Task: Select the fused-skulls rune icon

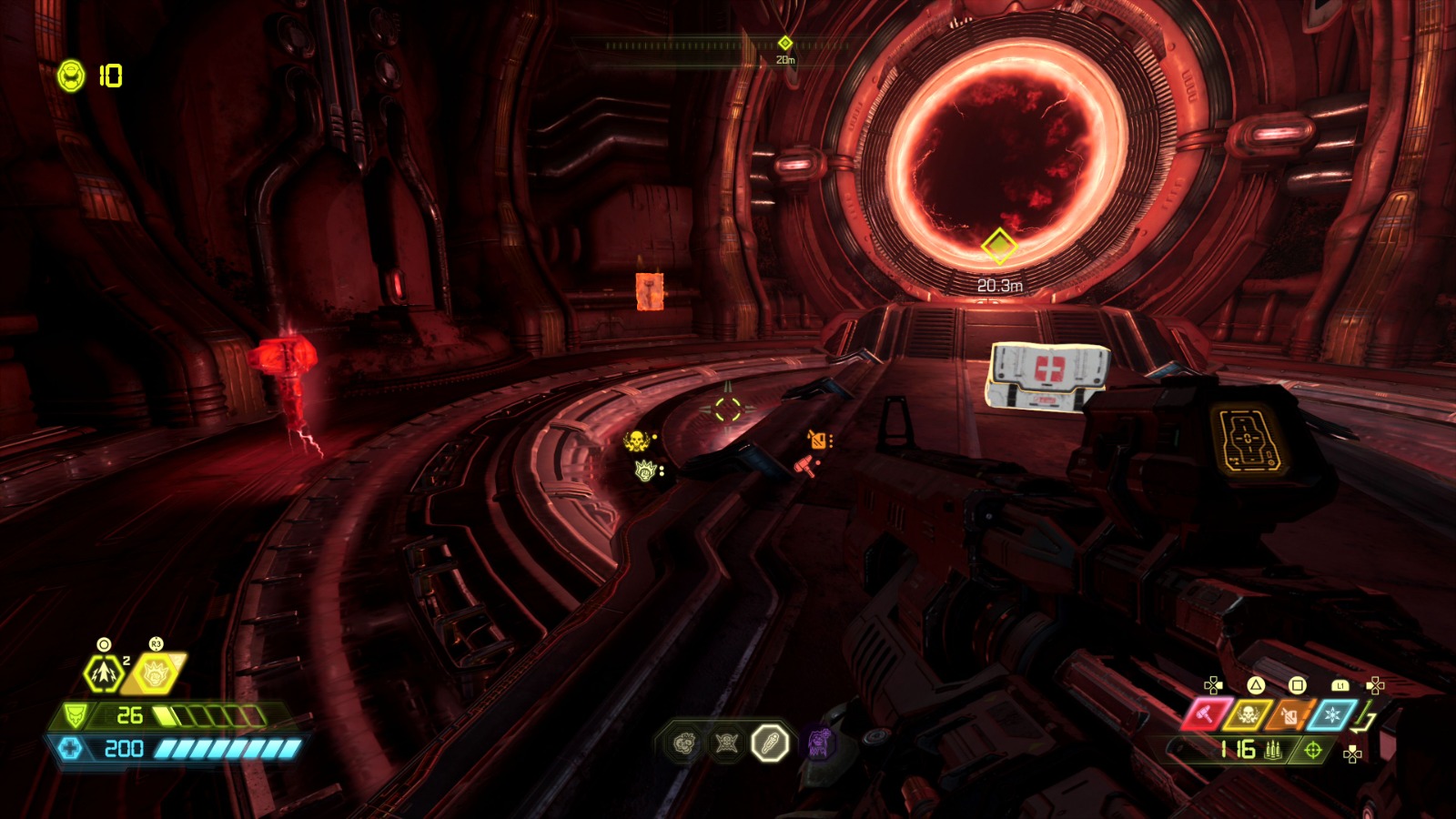Action: [x=685, y=744]
